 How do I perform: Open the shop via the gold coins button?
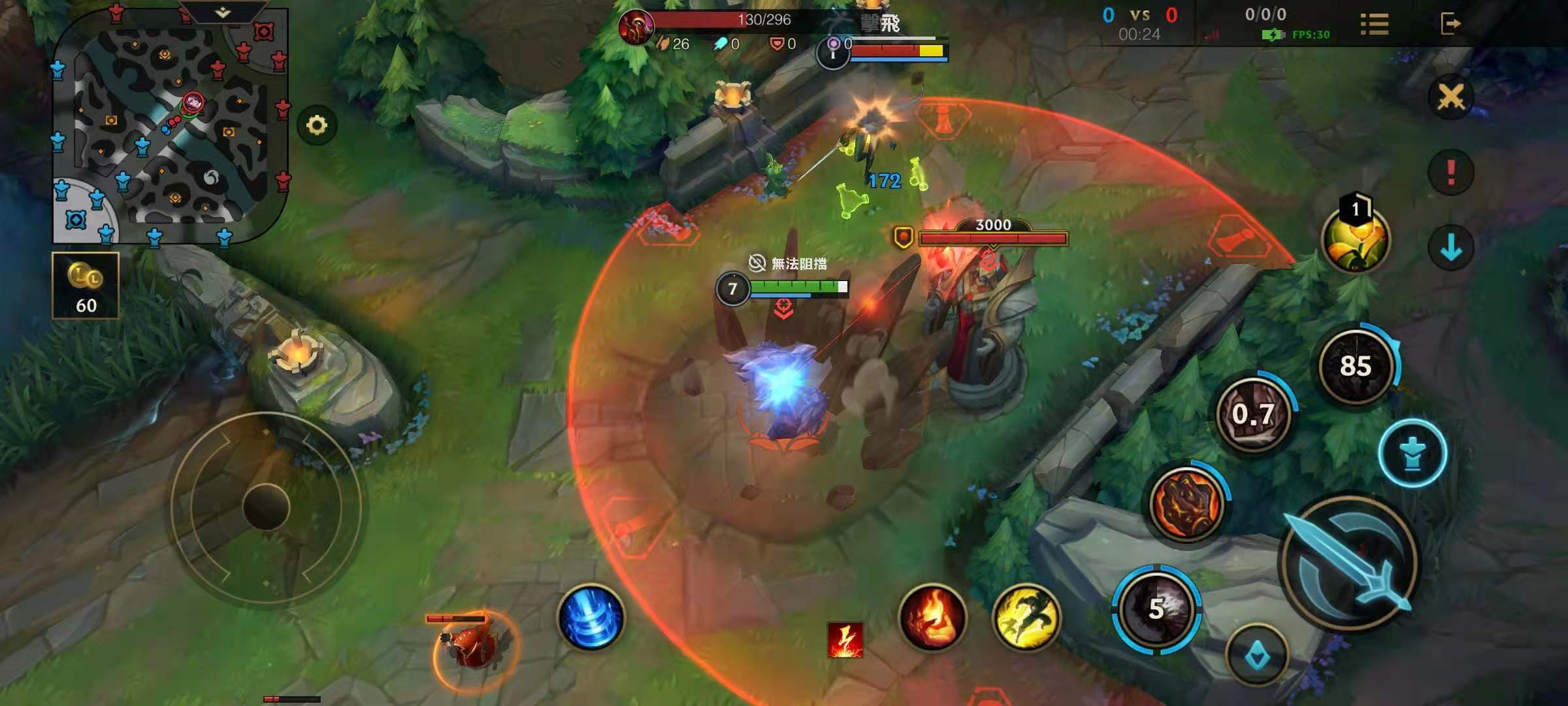point(86,286)
